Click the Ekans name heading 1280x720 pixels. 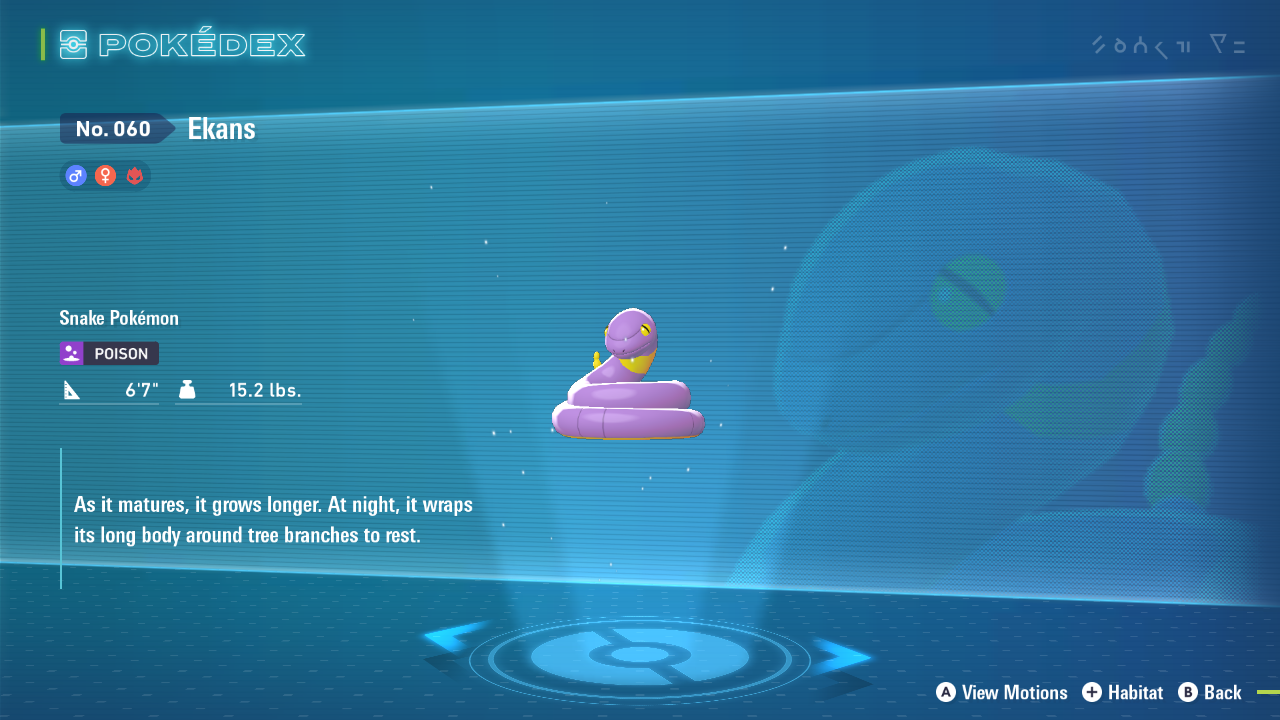(220, 128)
